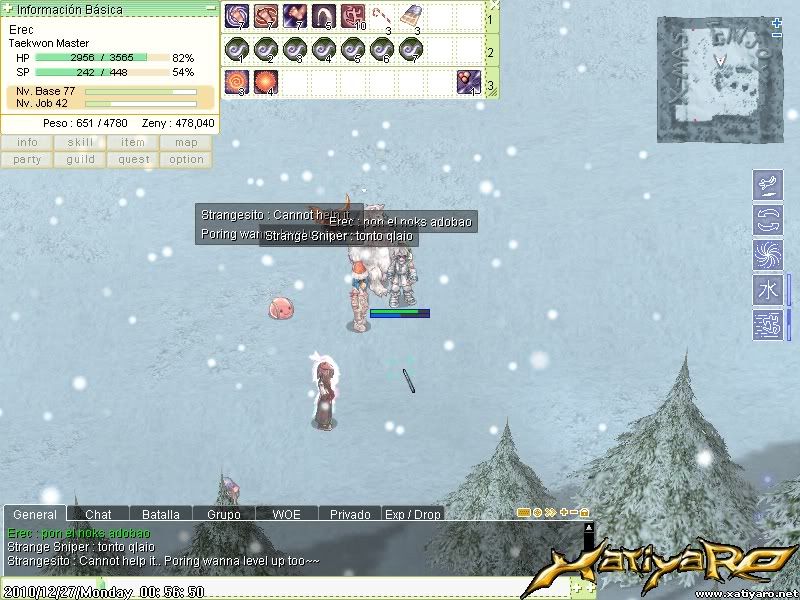Select the Grupo chat tab

tap(224, 514)
